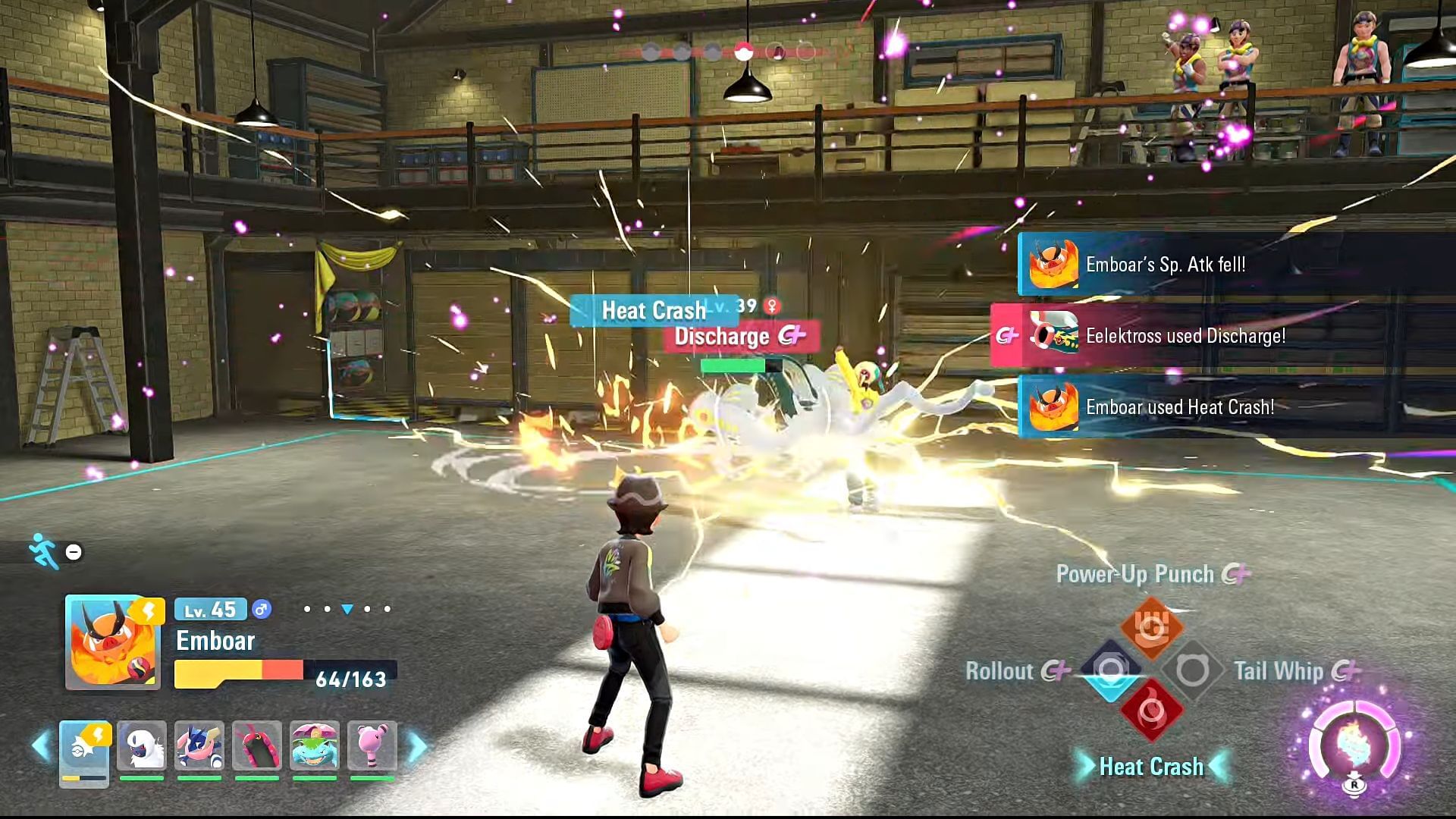Viewport: 1456px width, 819px height.
Task: Cycle the party bar right
Action: tap(417, 746)
